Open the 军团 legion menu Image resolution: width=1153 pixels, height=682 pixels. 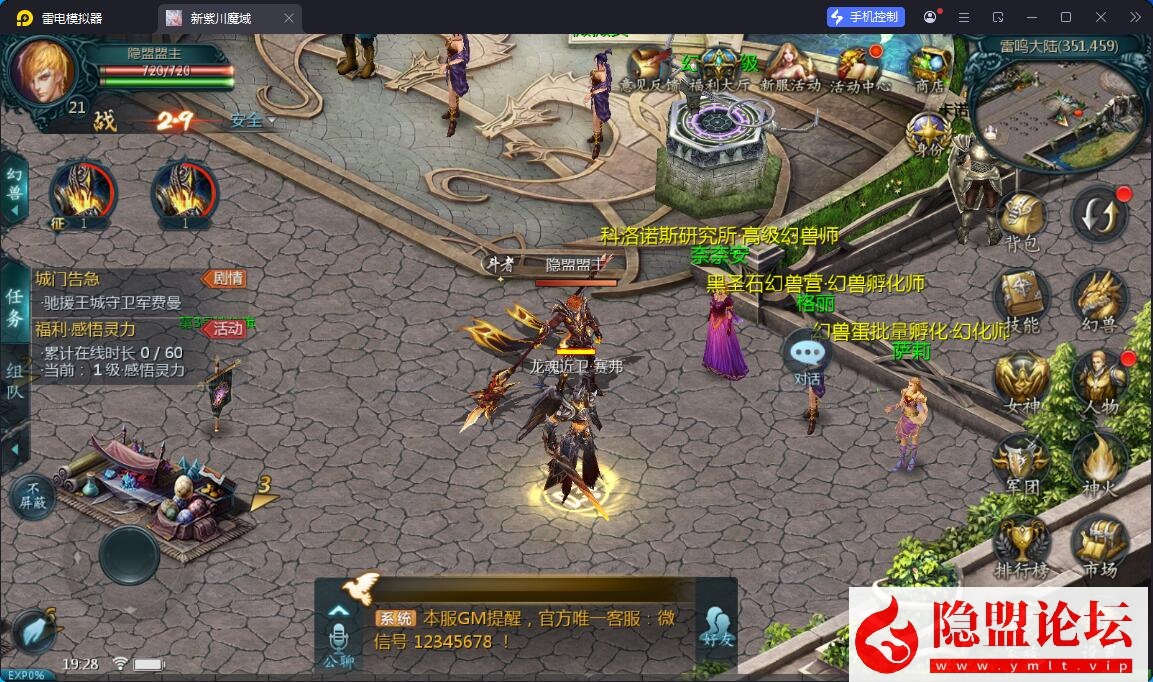point(1021,464)
